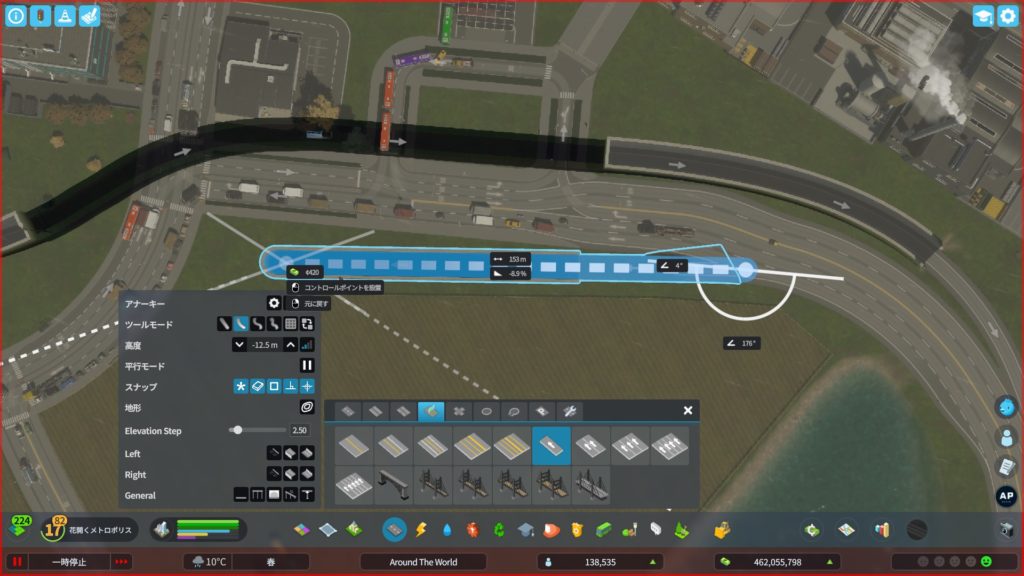Close the road selection panel
The height and width of the screenshot is (576, 1024).
(x=688, y=410)
